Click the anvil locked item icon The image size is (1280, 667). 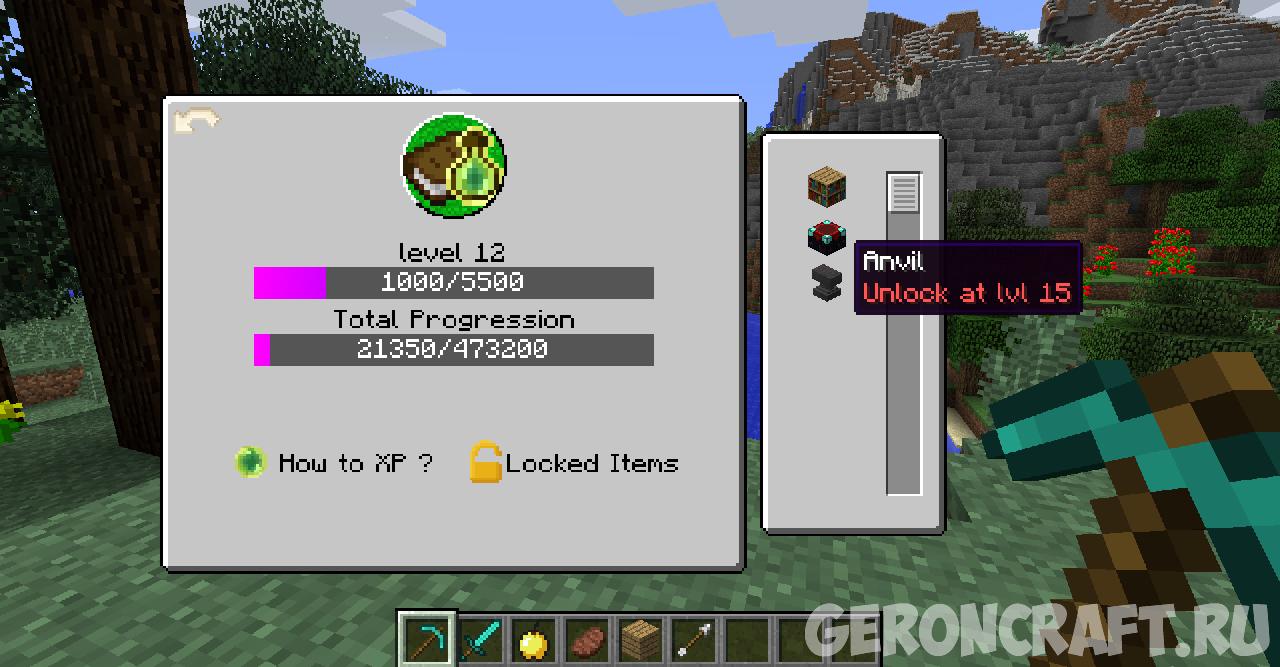[x=827, y=283]
